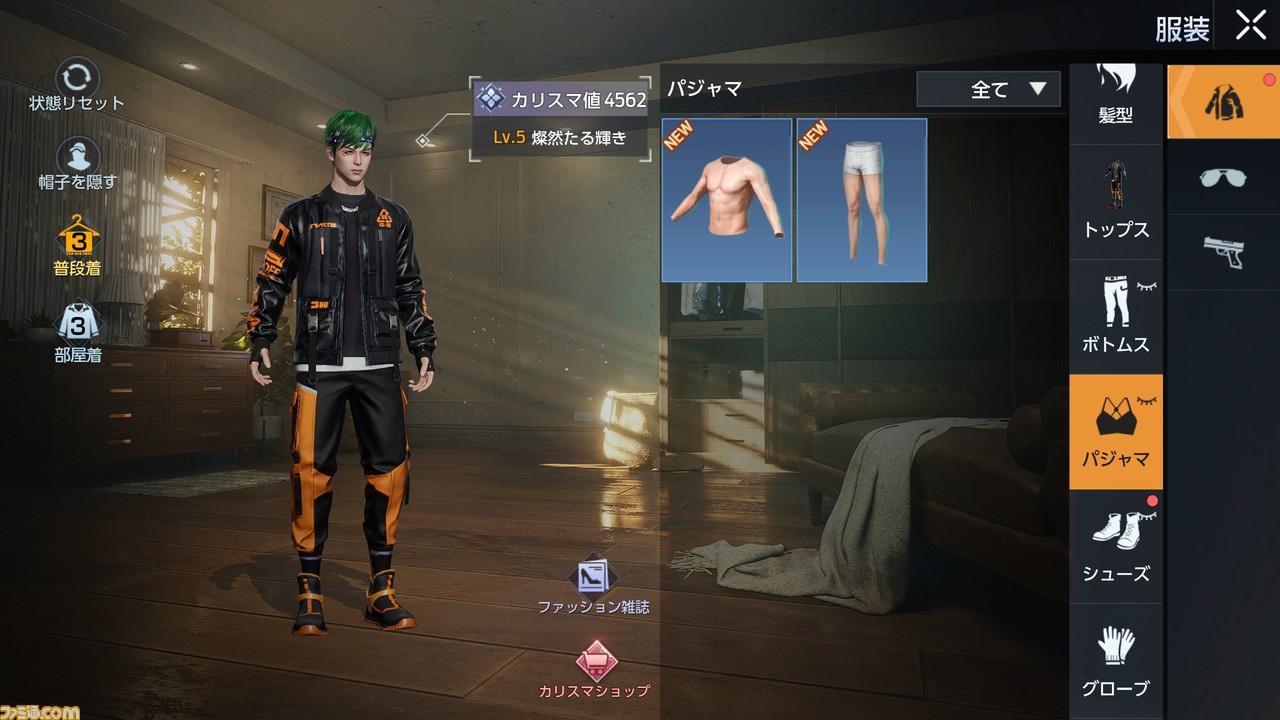Select the NEW white shorts pajama thumbnail

click(861, 199)
